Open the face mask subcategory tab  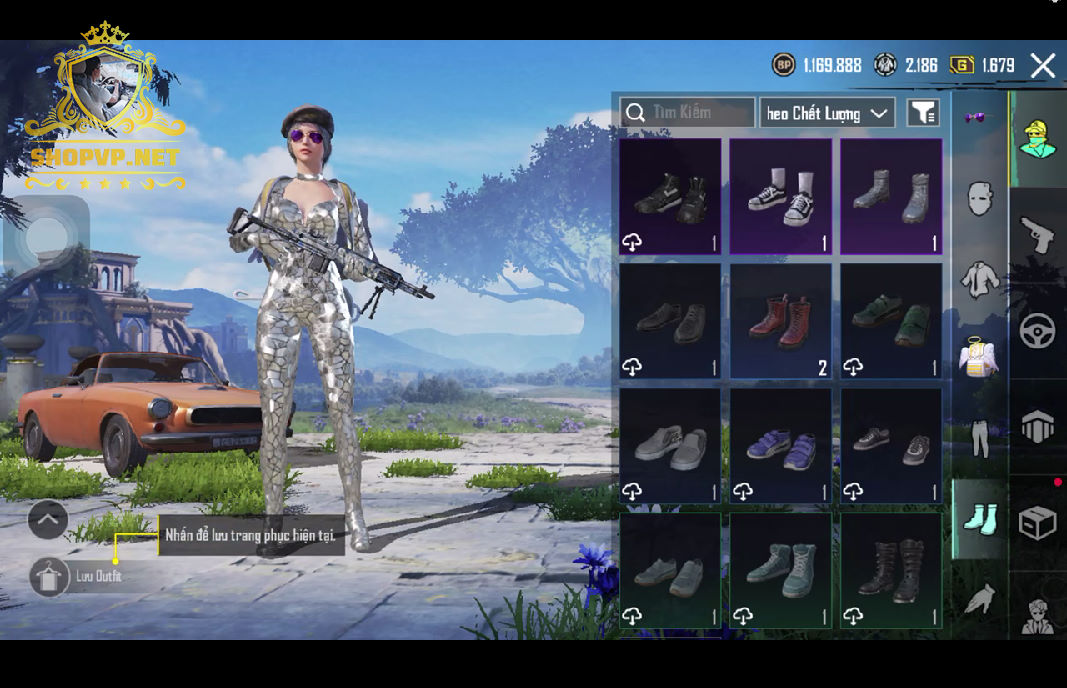(x=980, y=198)
